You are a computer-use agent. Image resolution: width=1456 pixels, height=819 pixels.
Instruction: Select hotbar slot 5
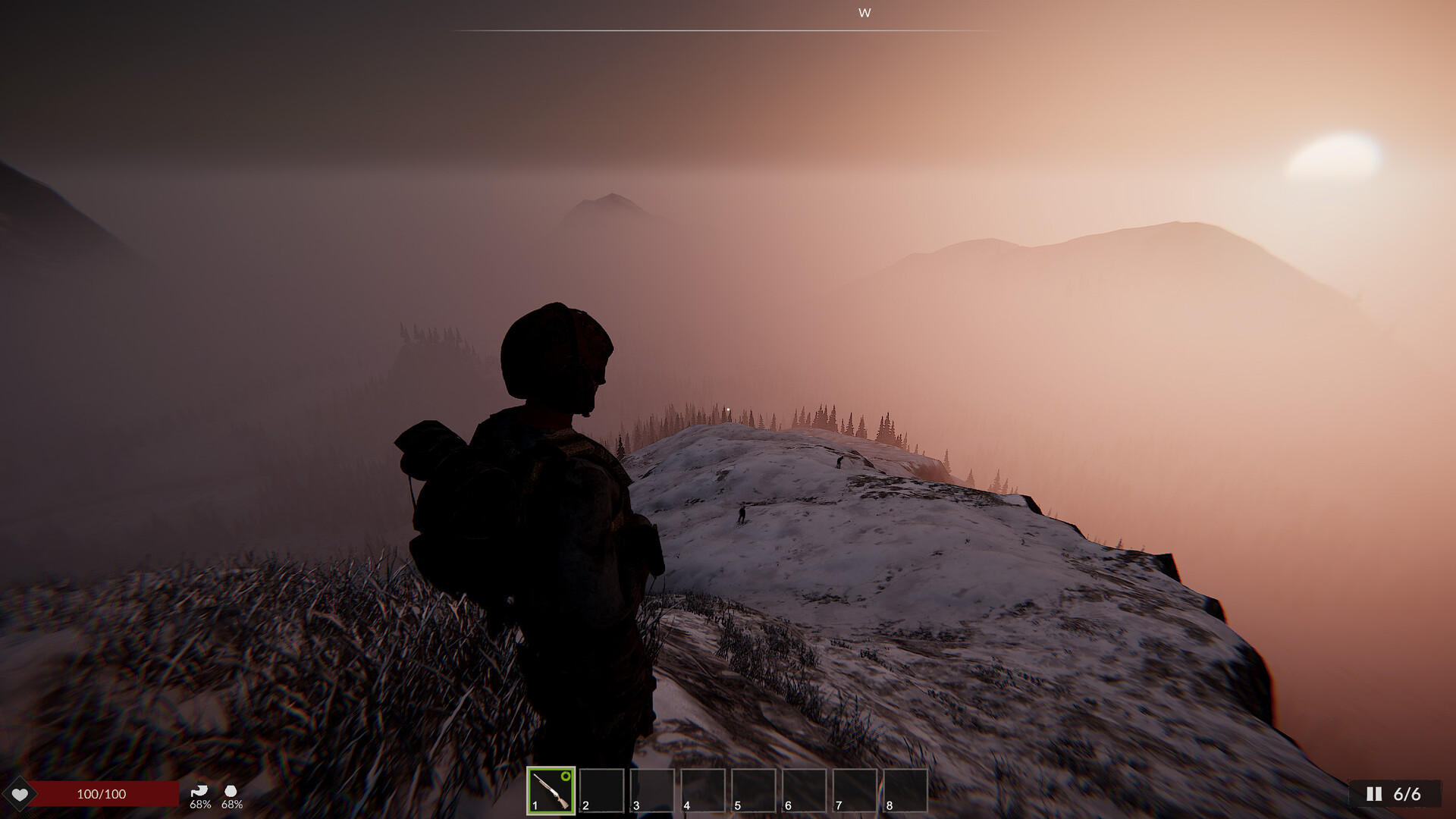[x=754, y=791]
